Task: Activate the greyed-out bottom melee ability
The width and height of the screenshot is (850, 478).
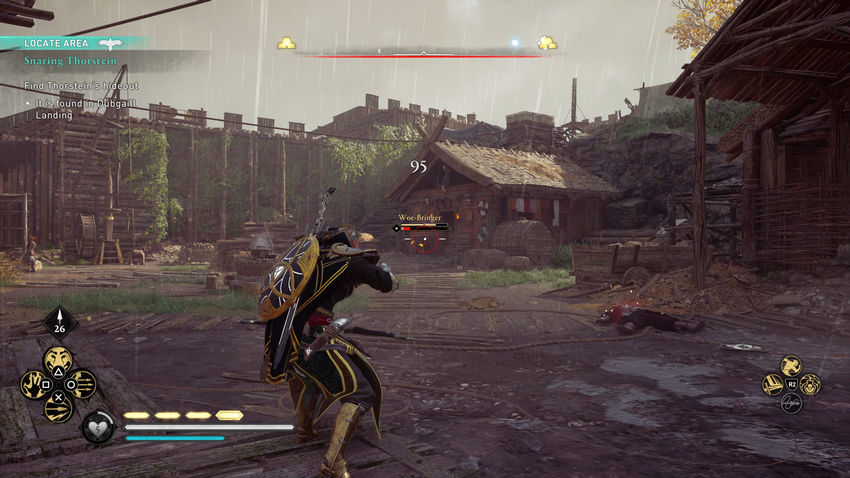Action: pyautogui.click(x=791, y=404)
